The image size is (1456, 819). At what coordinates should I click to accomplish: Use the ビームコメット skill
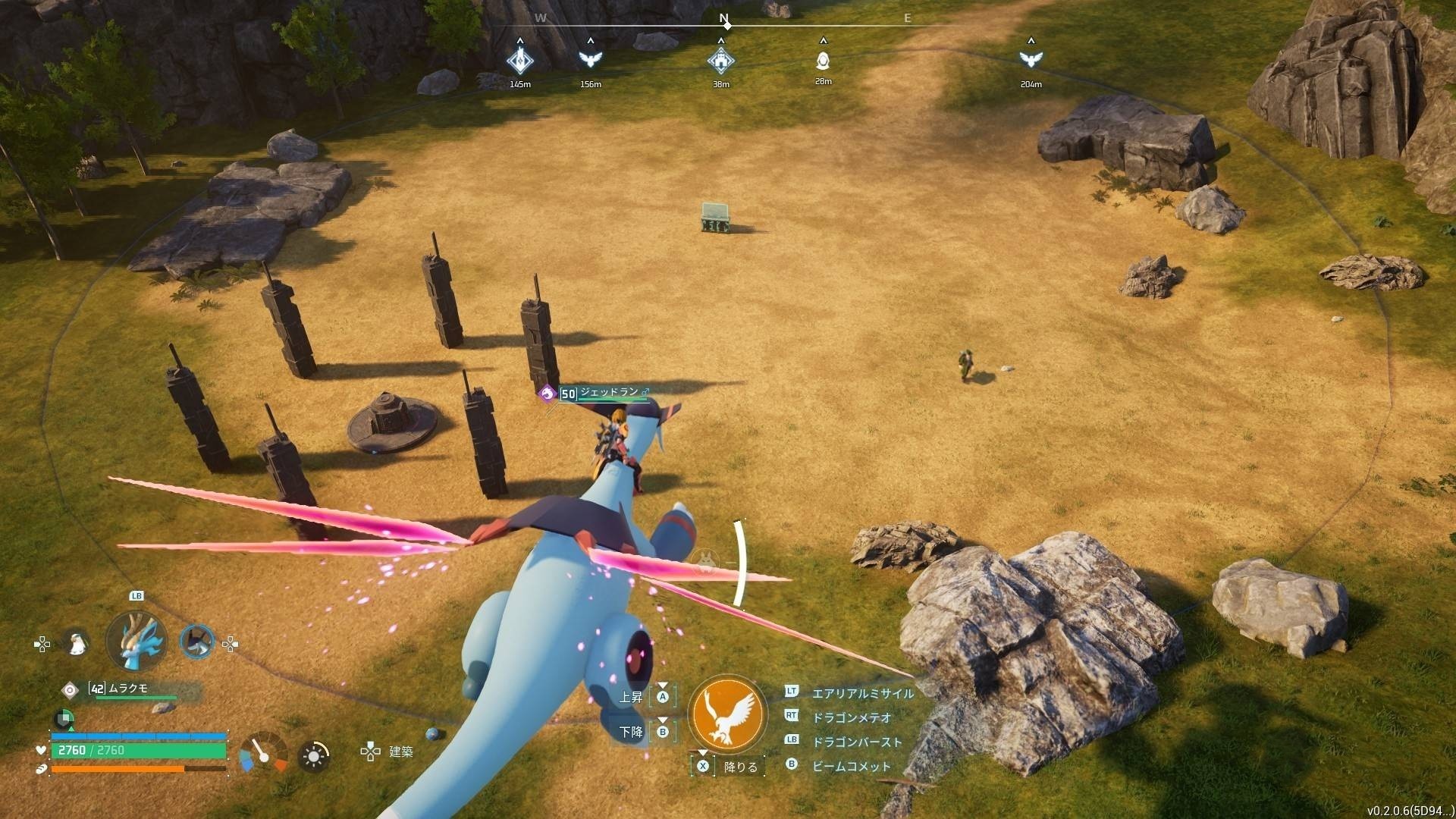coord(851,766)
